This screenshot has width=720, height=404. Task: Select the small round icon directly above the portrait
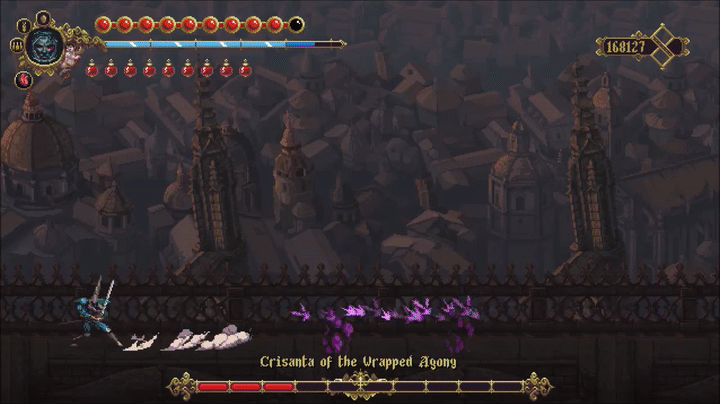point(43,17)
